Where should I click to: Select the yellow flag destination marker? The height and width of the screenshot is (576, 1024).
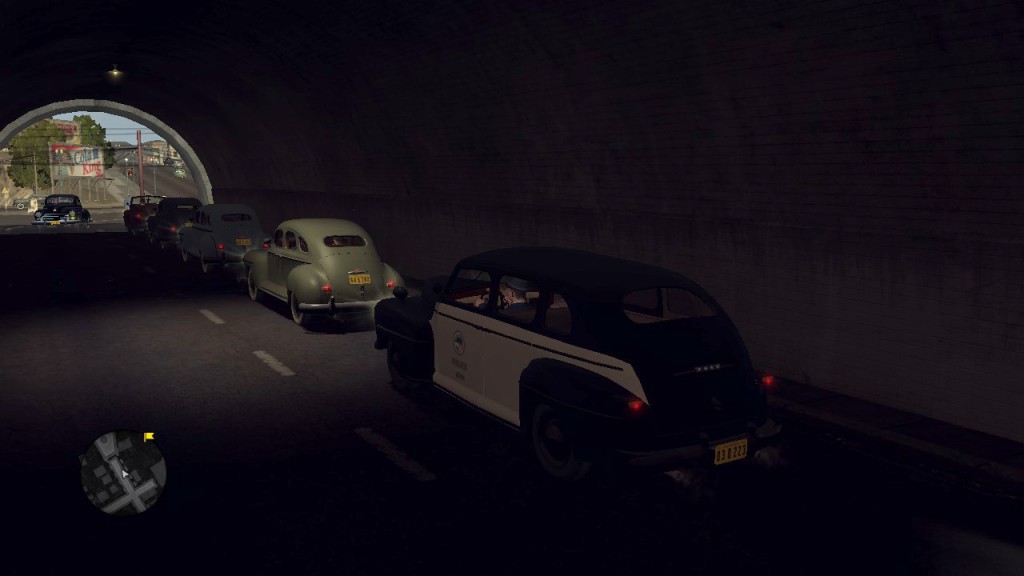pos(149,437)
